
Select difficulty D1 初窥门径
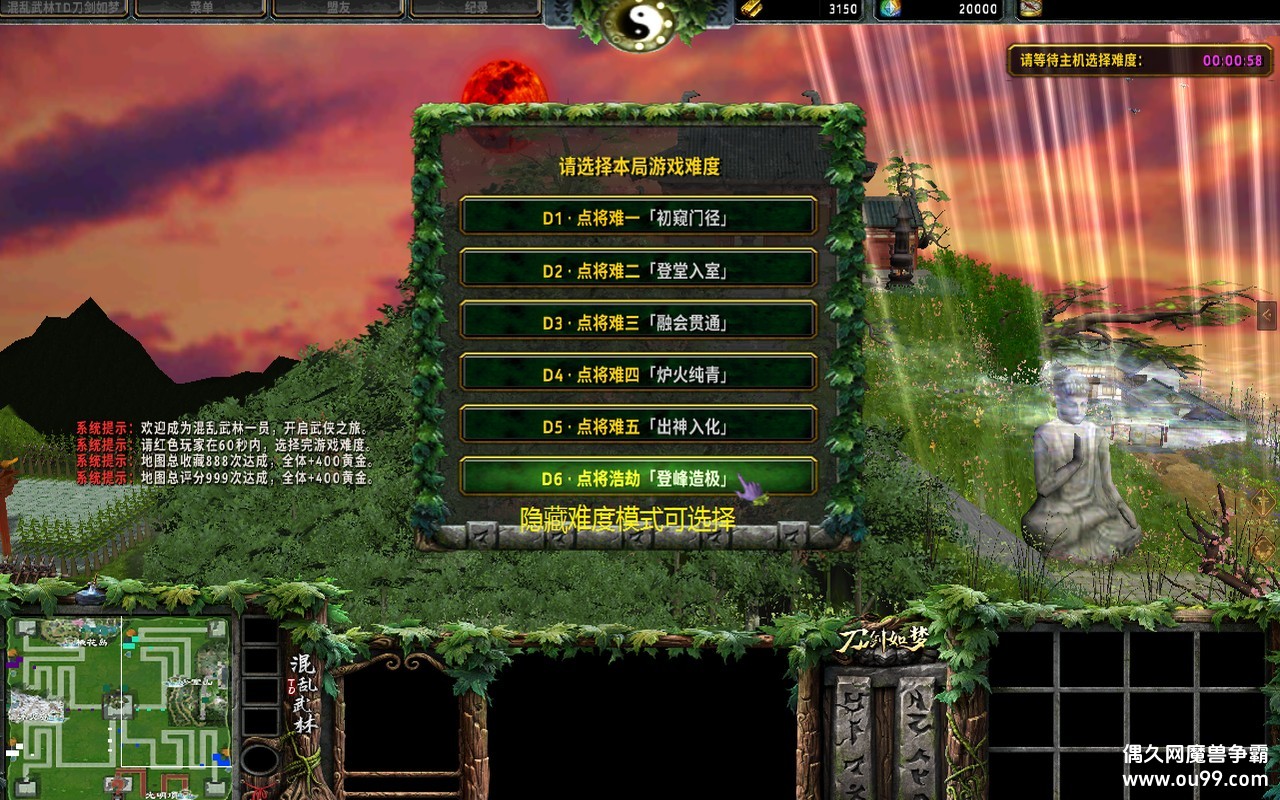(x=637, y=214)
